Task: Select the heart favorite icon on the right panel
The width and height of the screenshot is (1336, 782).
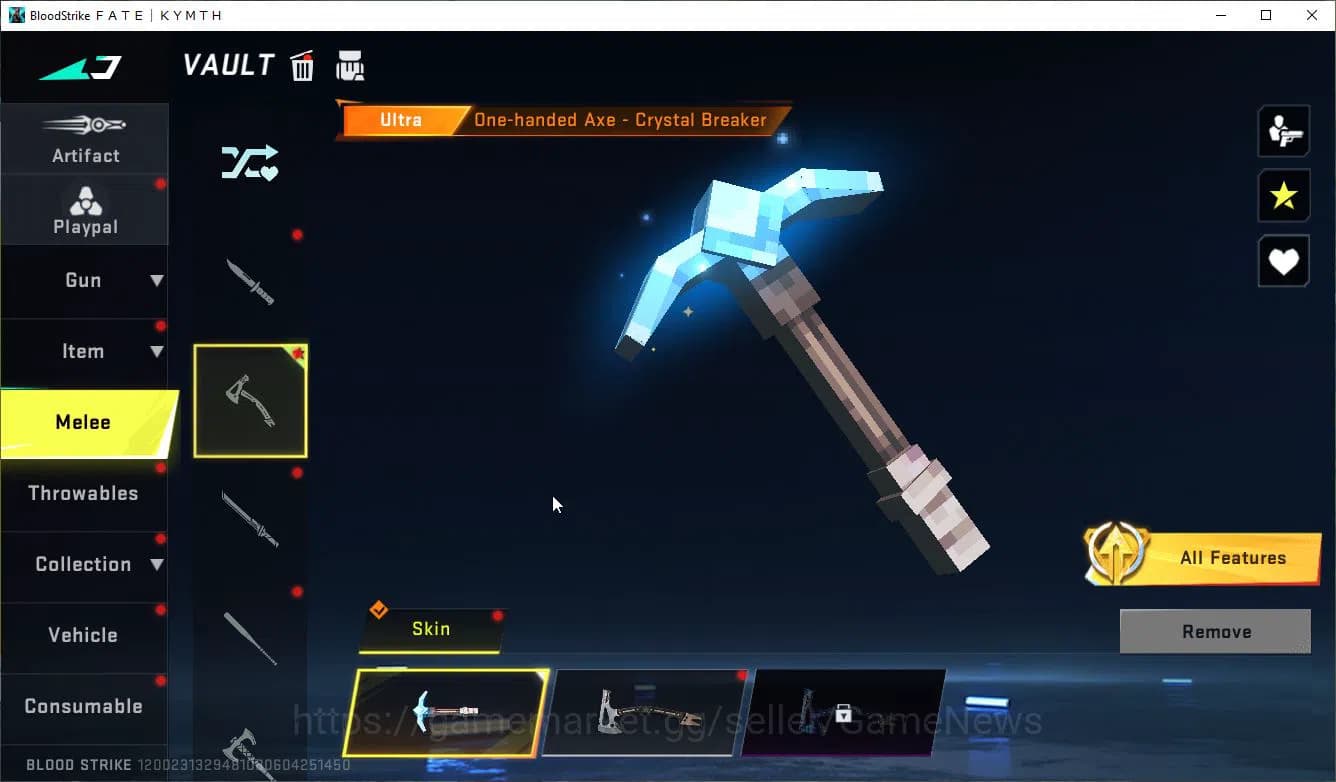Action: point(1284,261)
